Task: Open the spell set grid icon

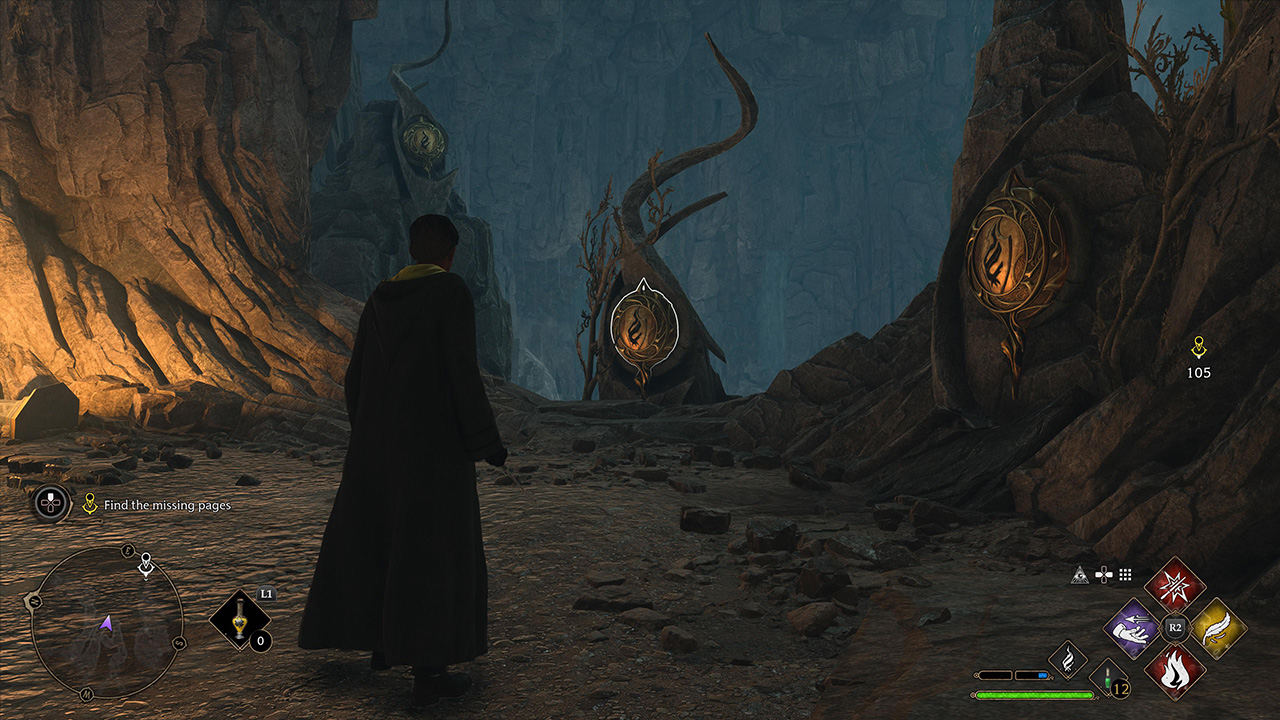Action: [1125, 574]
